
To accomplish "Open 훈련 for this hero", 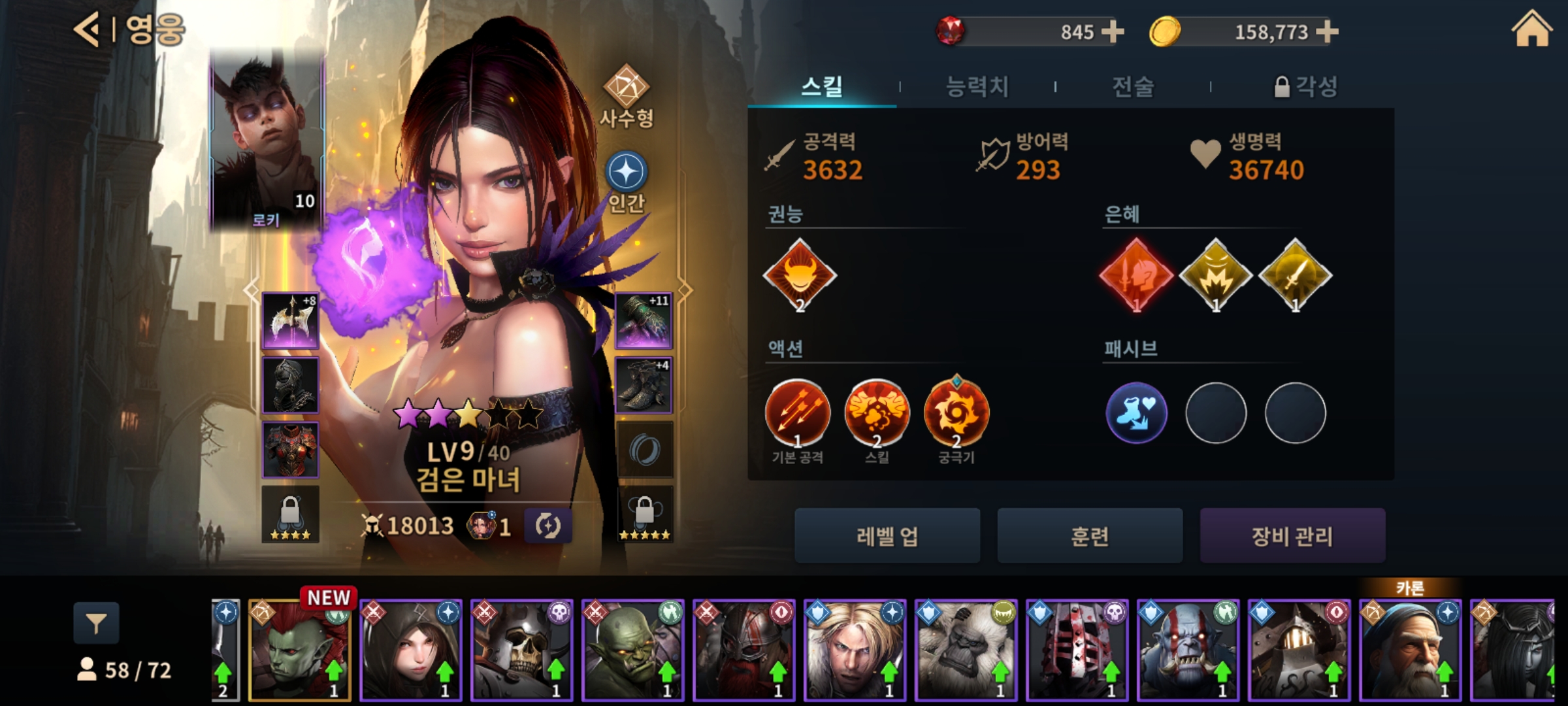I will pyautogui.click(x=1089, y=536).
